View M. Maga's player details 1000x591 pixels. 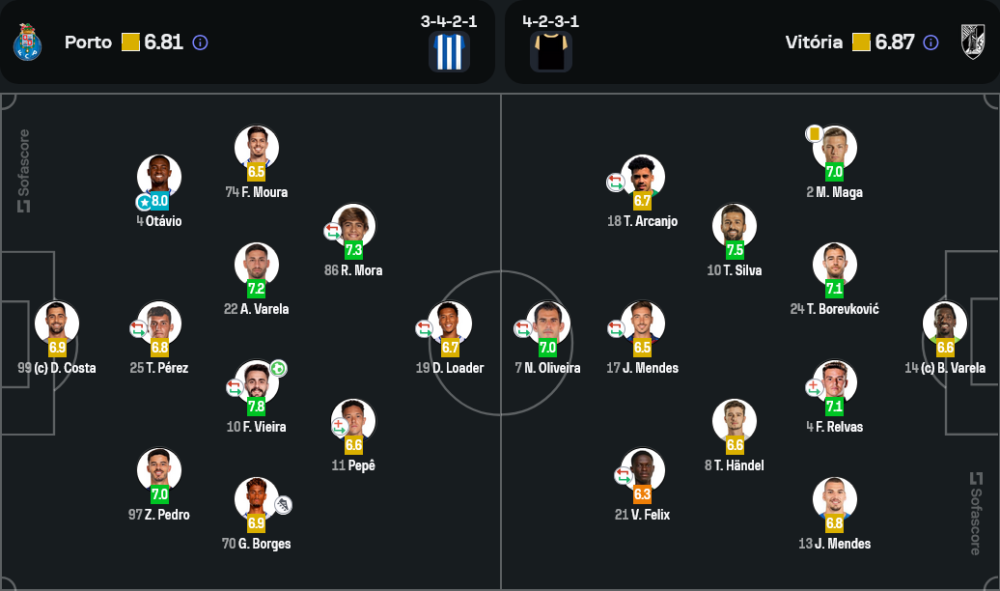[x=834, y=148]
